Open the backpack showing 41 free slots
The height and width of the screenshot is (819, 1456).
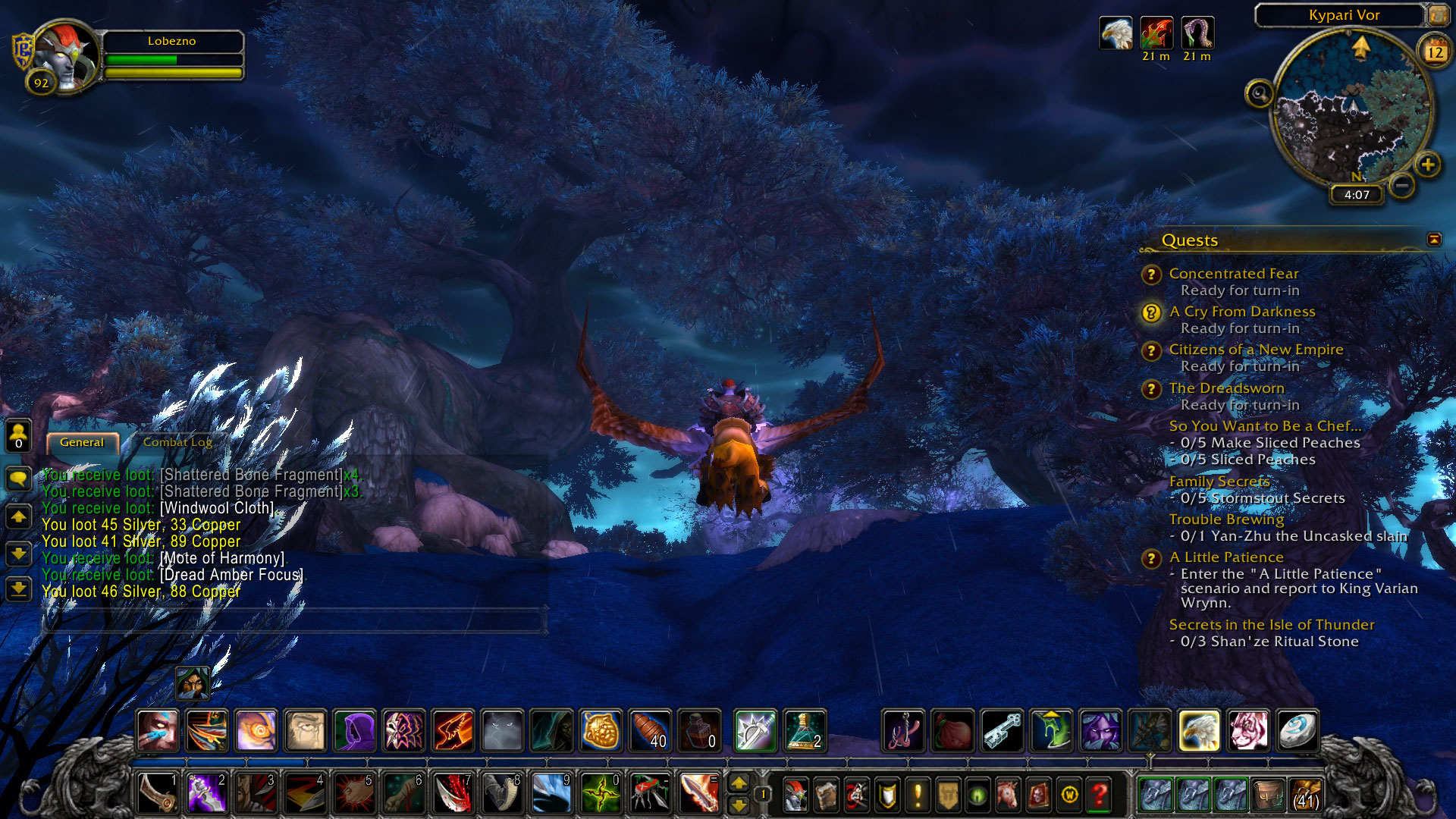click(x=1306, y=795)
